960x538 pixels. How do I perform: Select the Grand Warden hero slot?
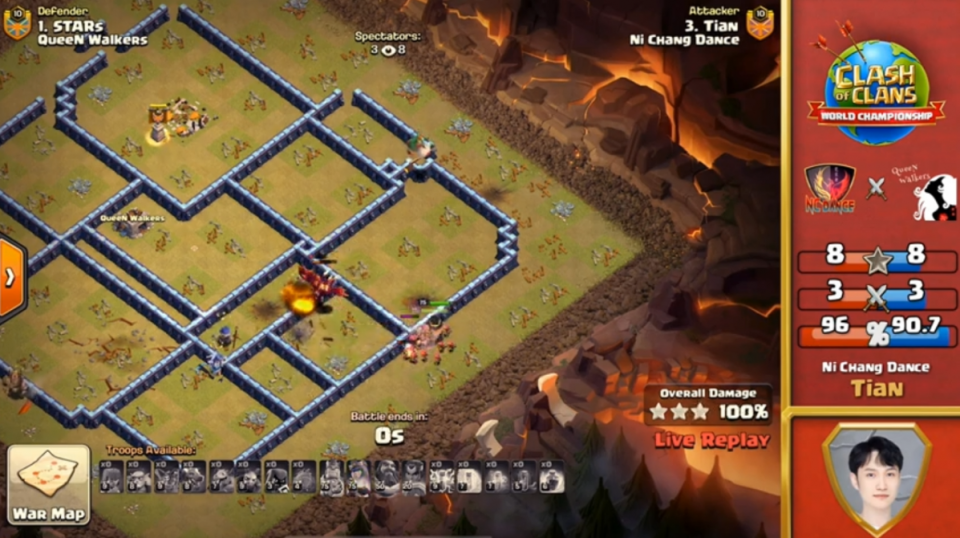pyautogui.click(x=387, y=477)
